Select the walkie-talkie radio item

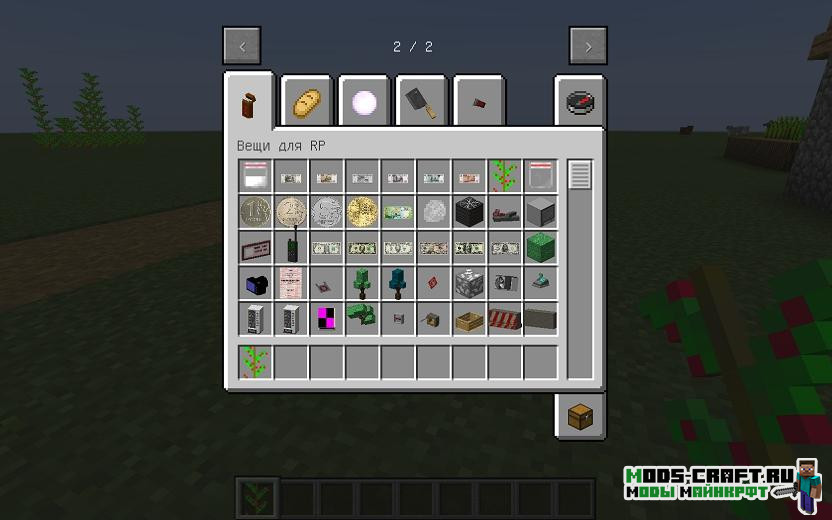pyautogui.click(x=291, y=248)
